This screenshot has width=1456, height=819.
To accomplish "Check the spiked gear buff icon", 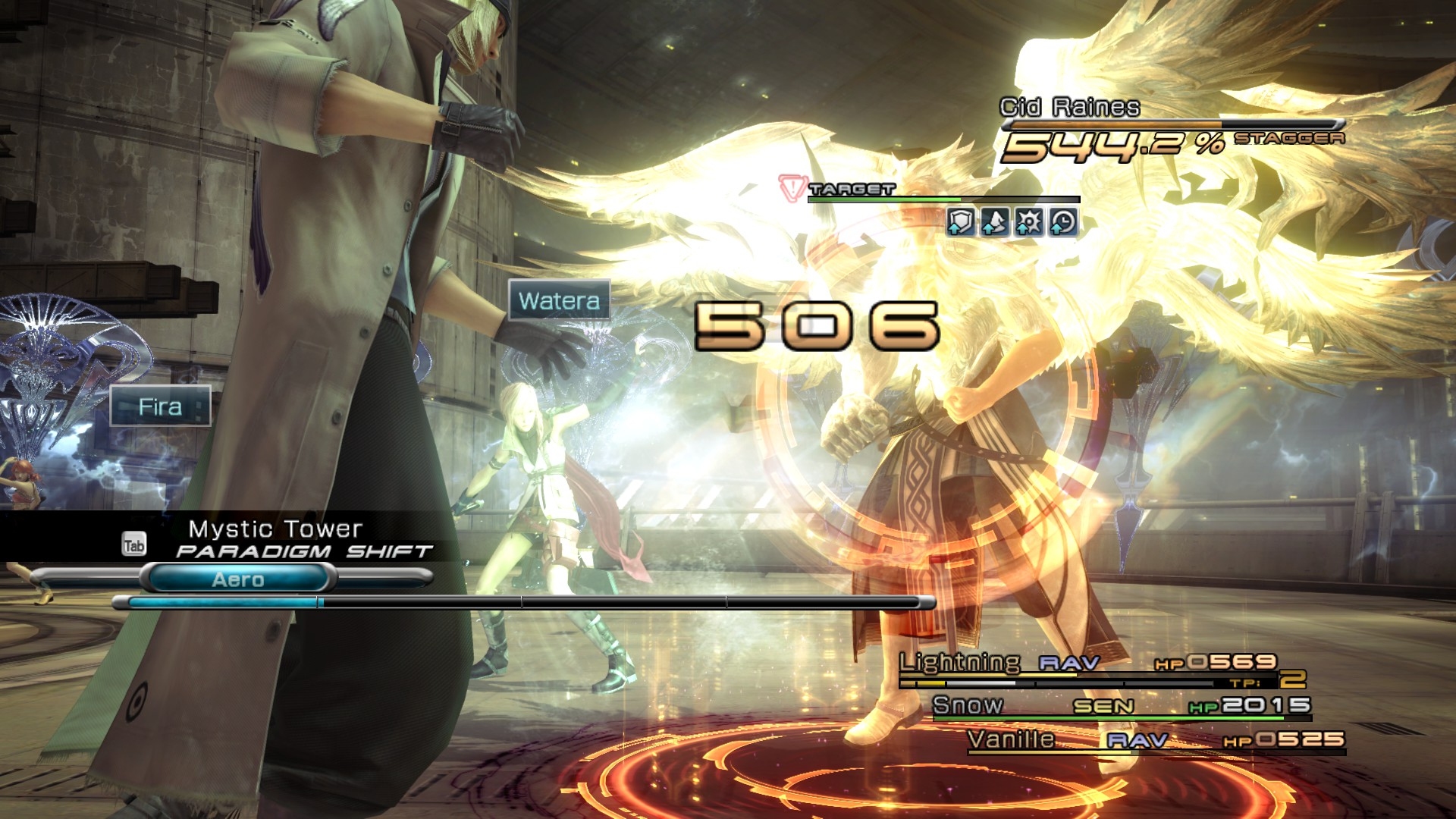I will 1028,222.
